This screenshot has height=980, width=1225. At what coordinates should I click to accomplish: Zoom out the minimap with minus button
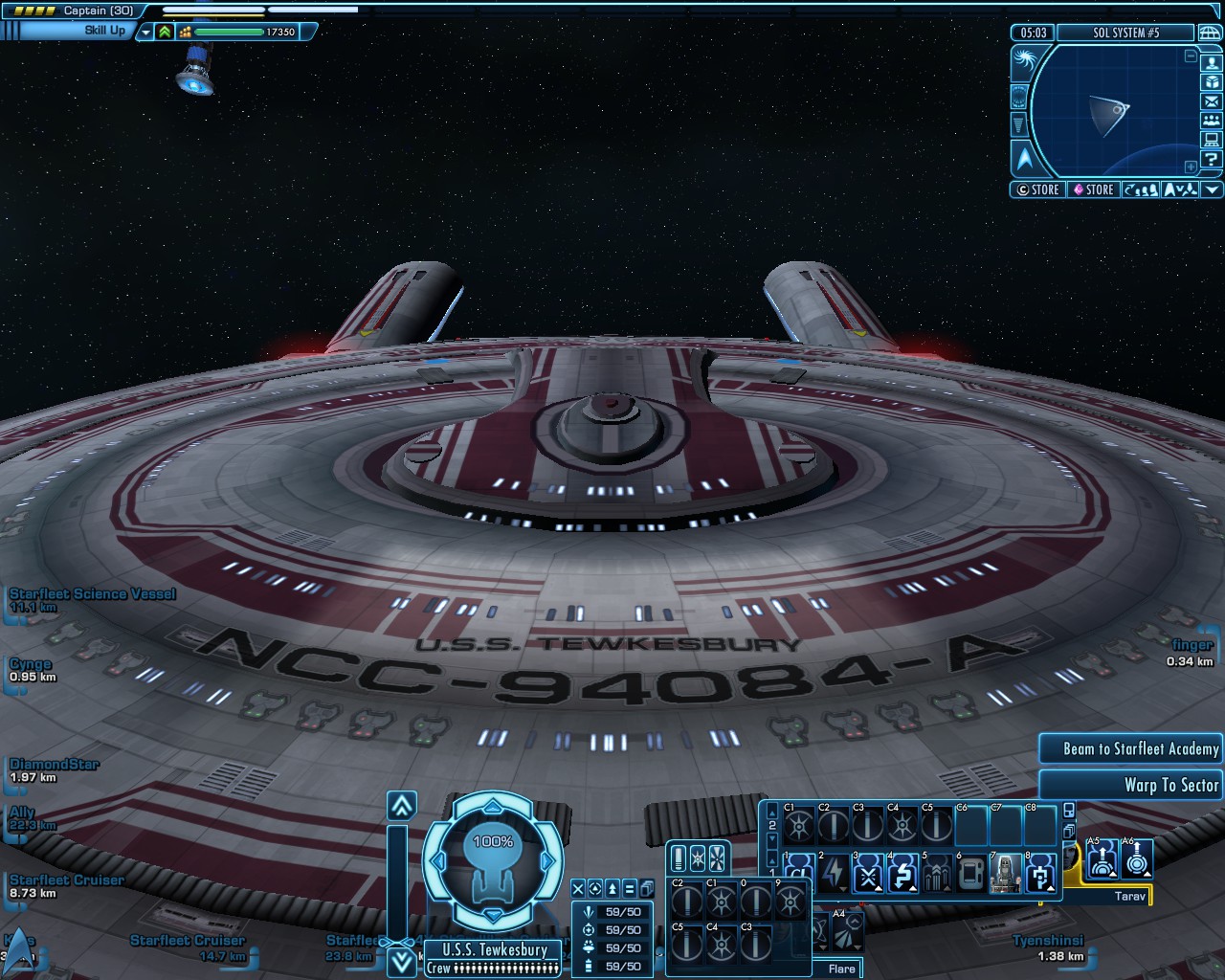[x=1191, y=56]
